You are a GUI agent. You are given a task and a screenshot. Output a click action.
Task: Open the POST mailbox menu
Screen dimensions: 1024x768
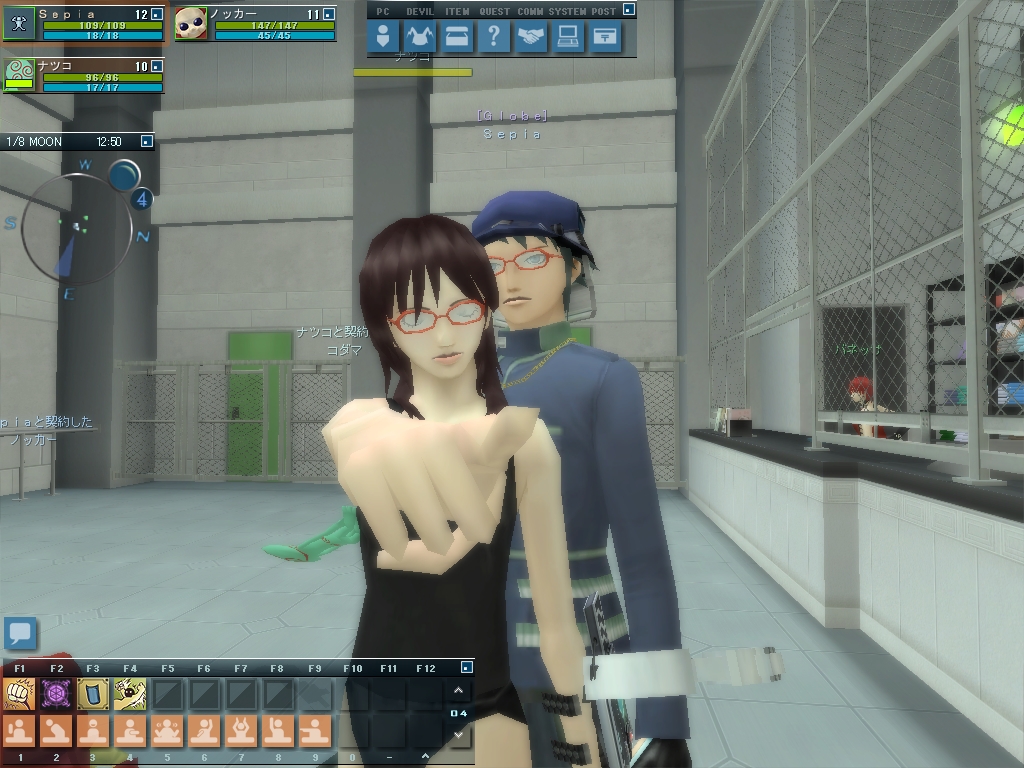(605, 37)
